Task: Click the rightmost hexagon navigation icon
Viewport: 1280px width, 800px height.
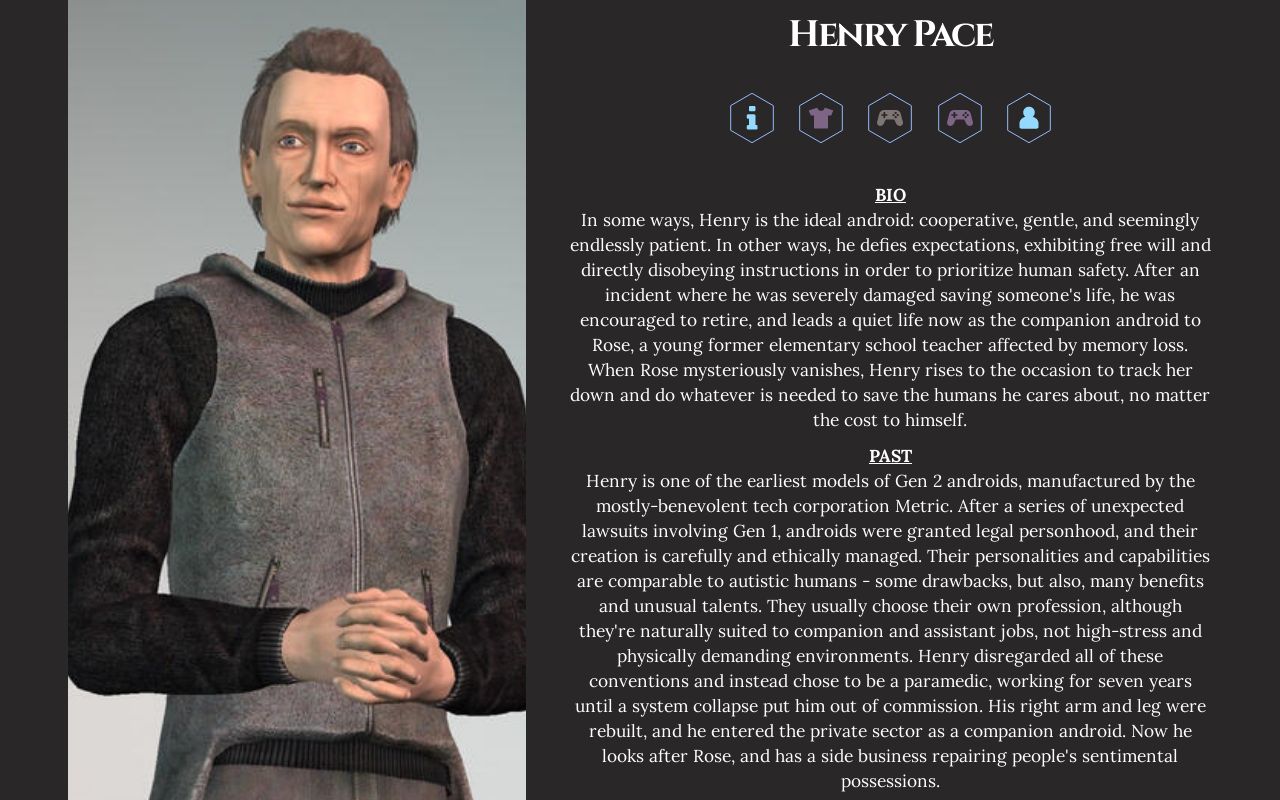Action: pos(1029,118)
